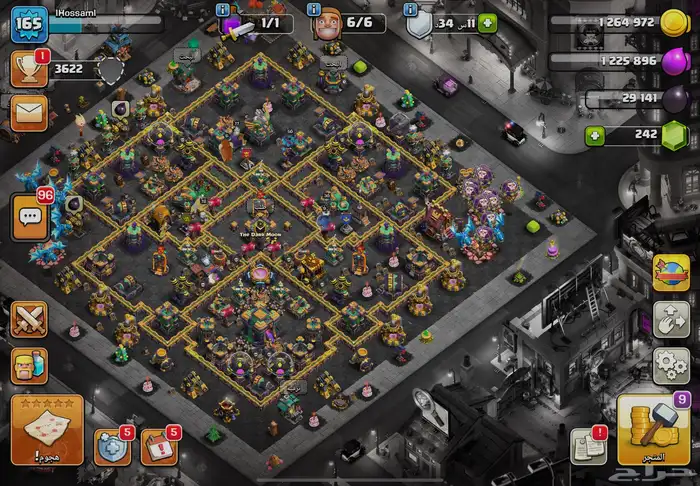Image resolution: width=700 pixels, height=486 pixels.
Task: Click the level 165 experience badge
Action: click(29, 23)
